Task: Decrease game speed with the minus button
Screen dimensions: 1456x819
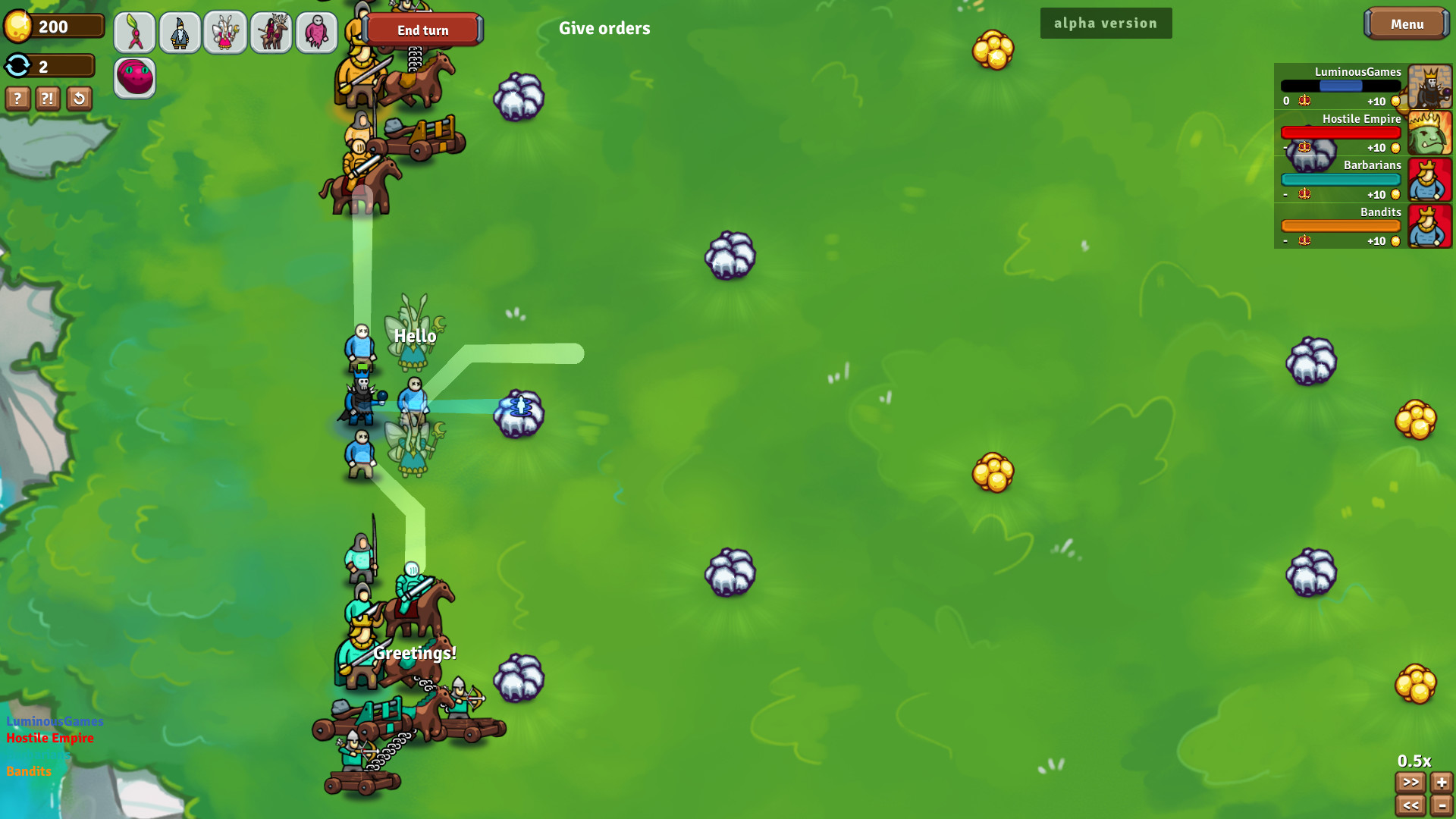Action: tap(1442, 806)
